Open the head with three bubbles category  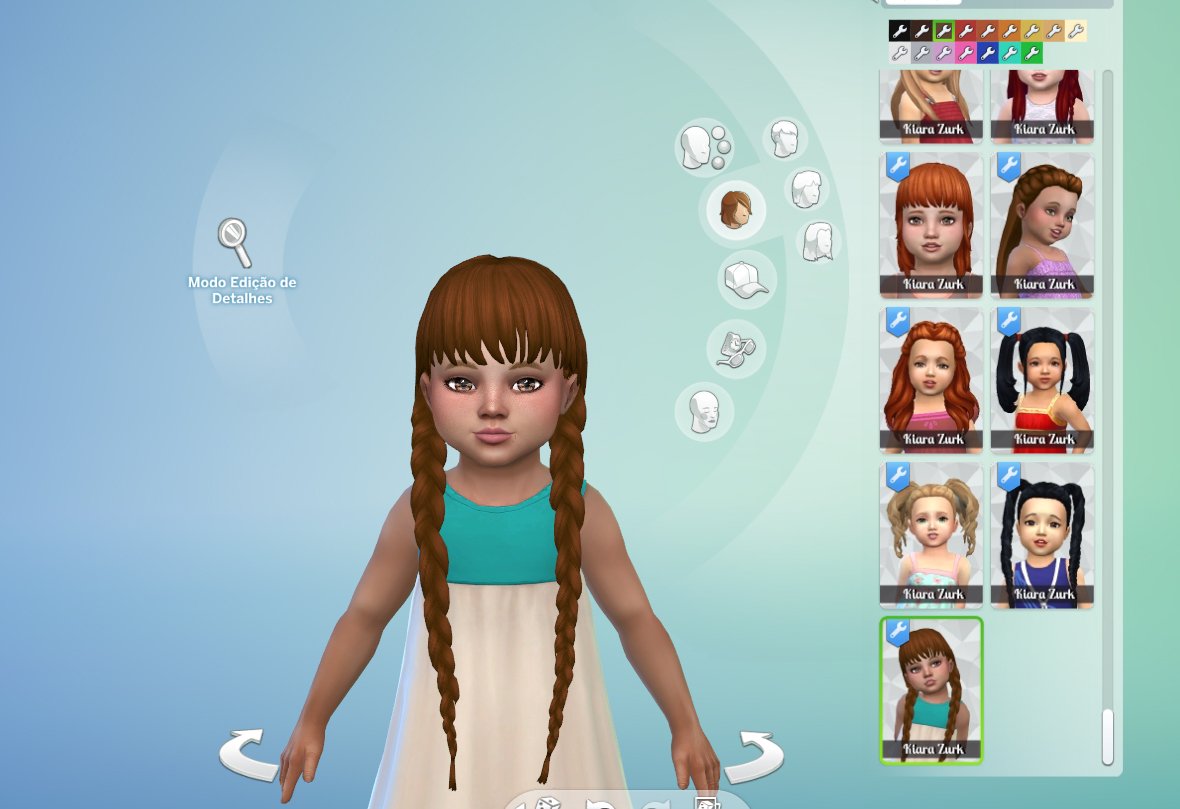(704, 147)
